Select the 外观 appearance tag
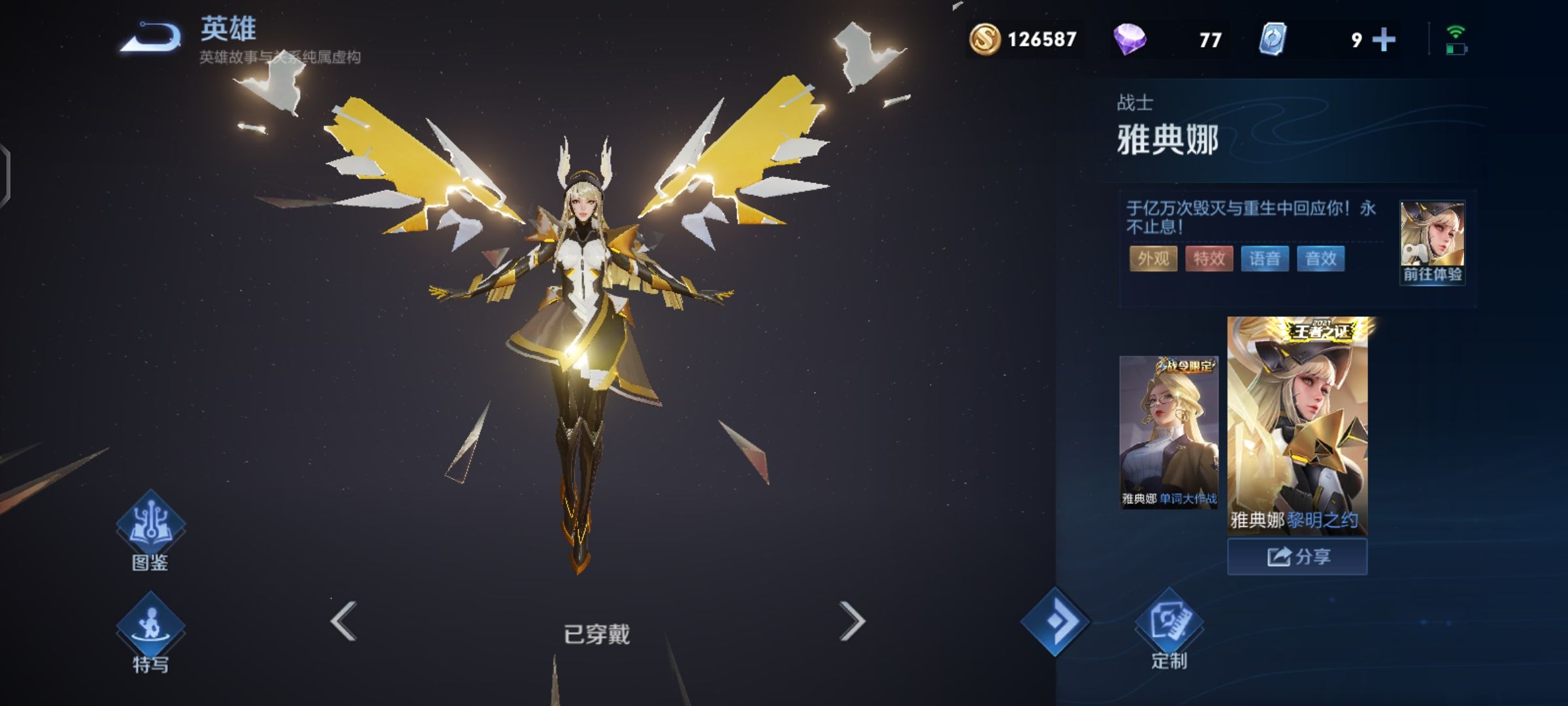 (x=1153, y=259)
